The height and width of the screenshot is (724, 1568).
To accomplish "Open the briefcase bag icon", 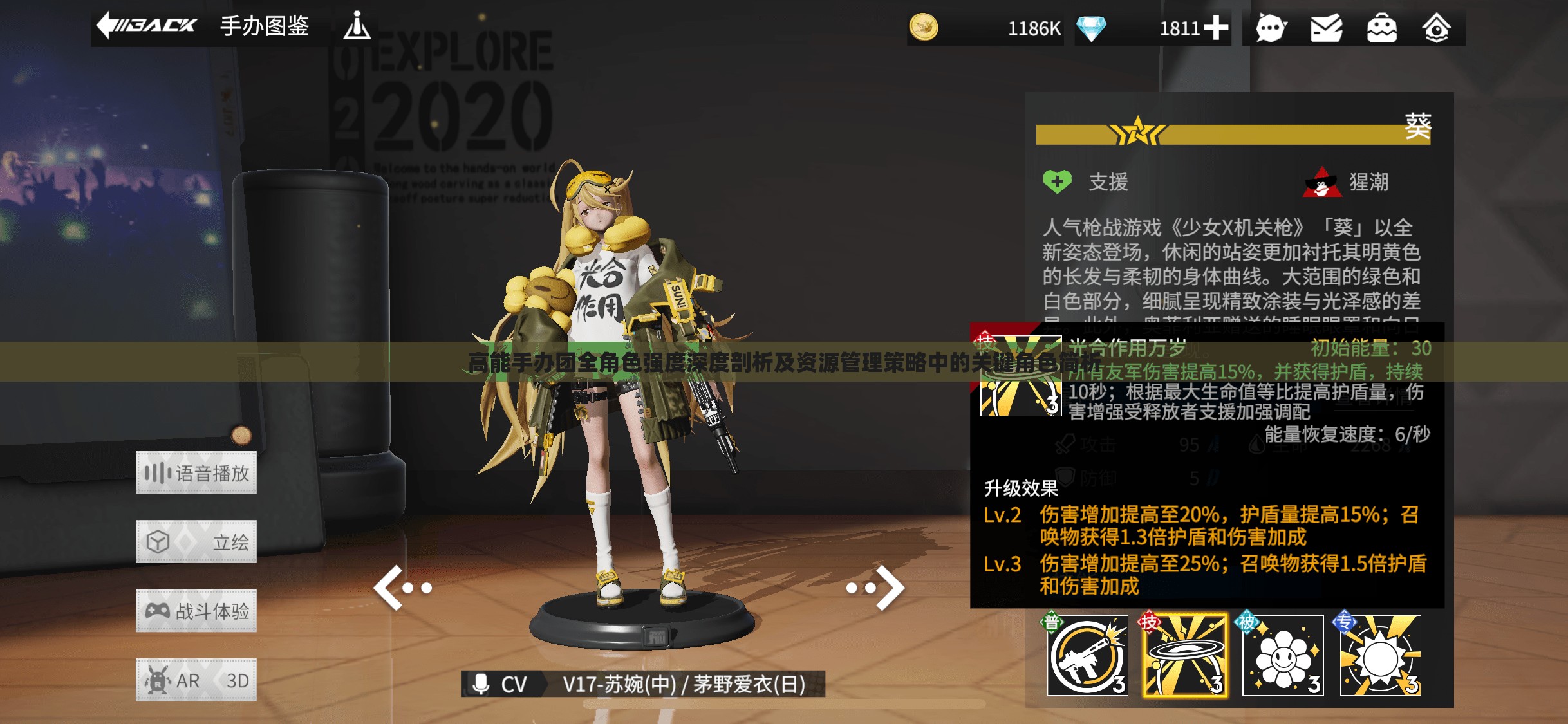I will click(x=1381, y=28).
